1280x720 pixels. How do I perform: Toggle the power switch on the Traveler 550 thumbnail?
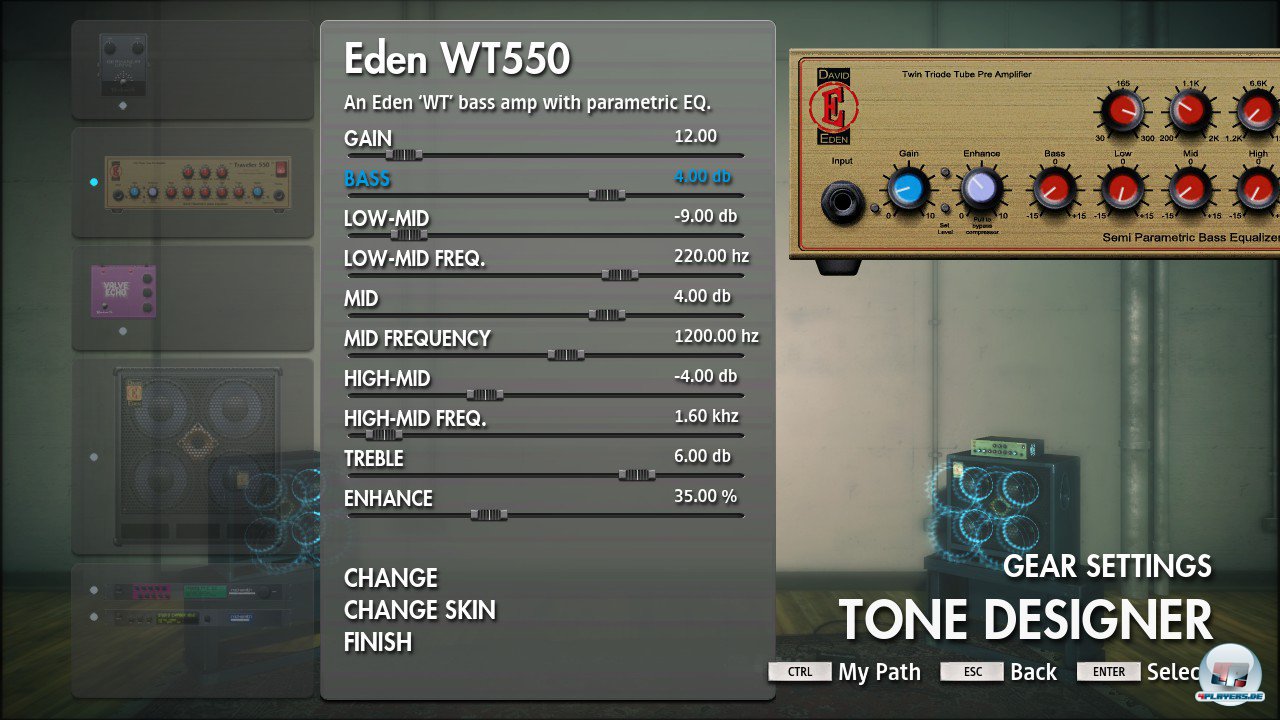click(281, 171)
